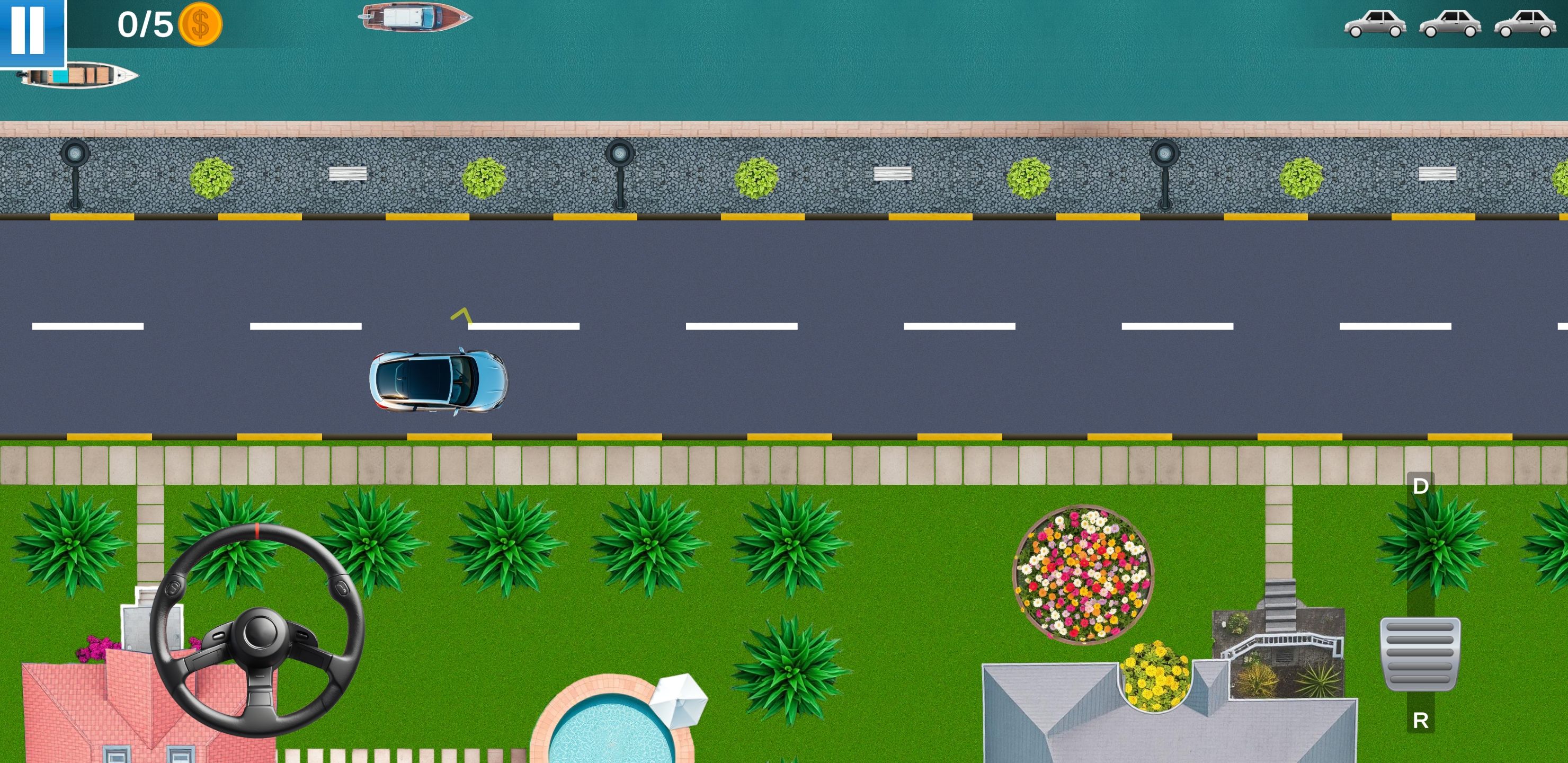
Task: Pause the game
Action: (29, 30)
